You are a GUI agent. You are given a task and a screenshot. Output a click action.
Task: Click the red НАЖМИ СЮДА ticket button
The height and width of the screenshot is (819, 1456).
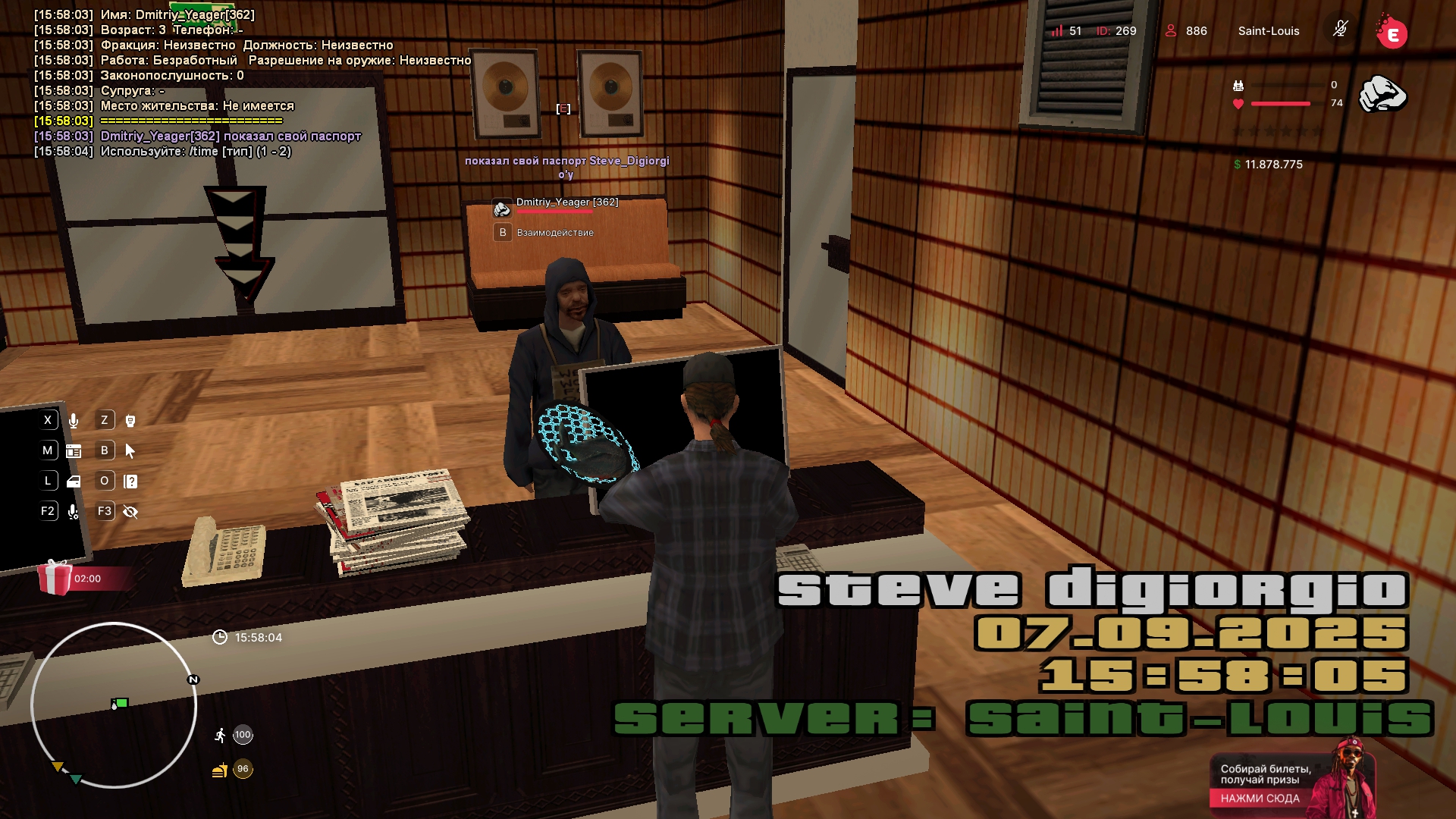click(x=1260, y=798)
